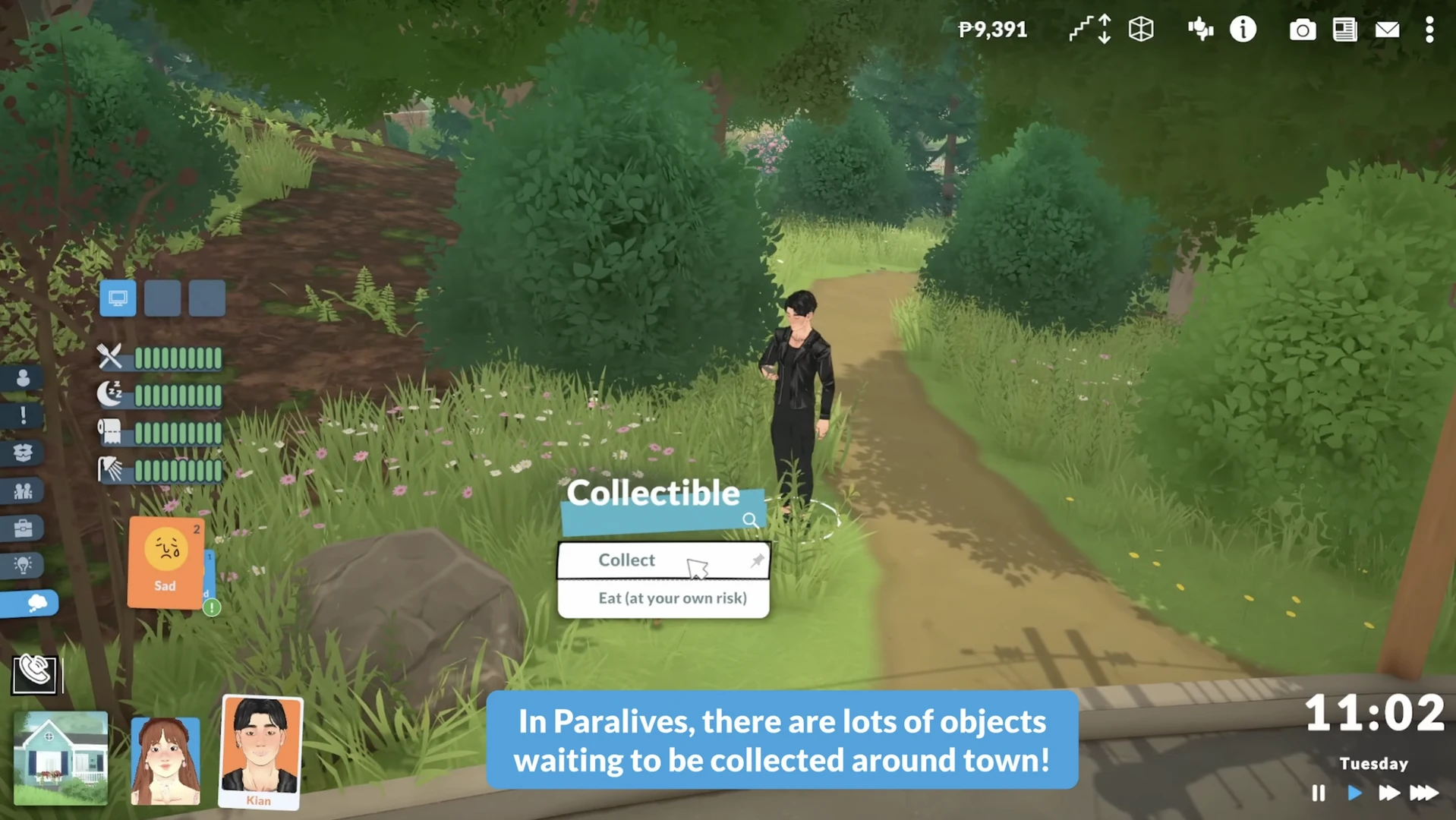Viewport: 1456px width, 820px height.
Task: Open the Sad emotion card
Action: [x=165, y=562]
